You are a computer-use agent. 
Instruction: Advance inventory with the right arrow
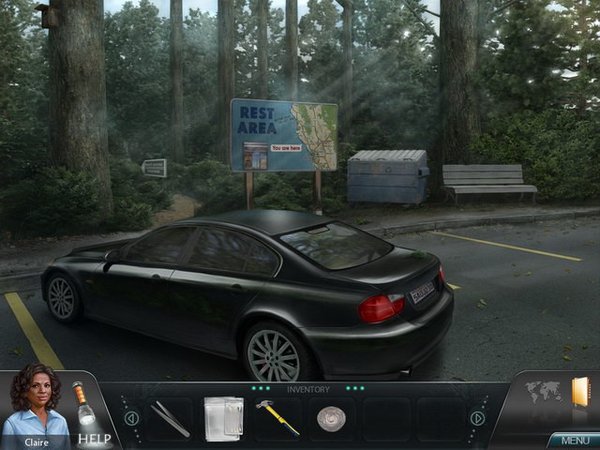coord(478,418)
